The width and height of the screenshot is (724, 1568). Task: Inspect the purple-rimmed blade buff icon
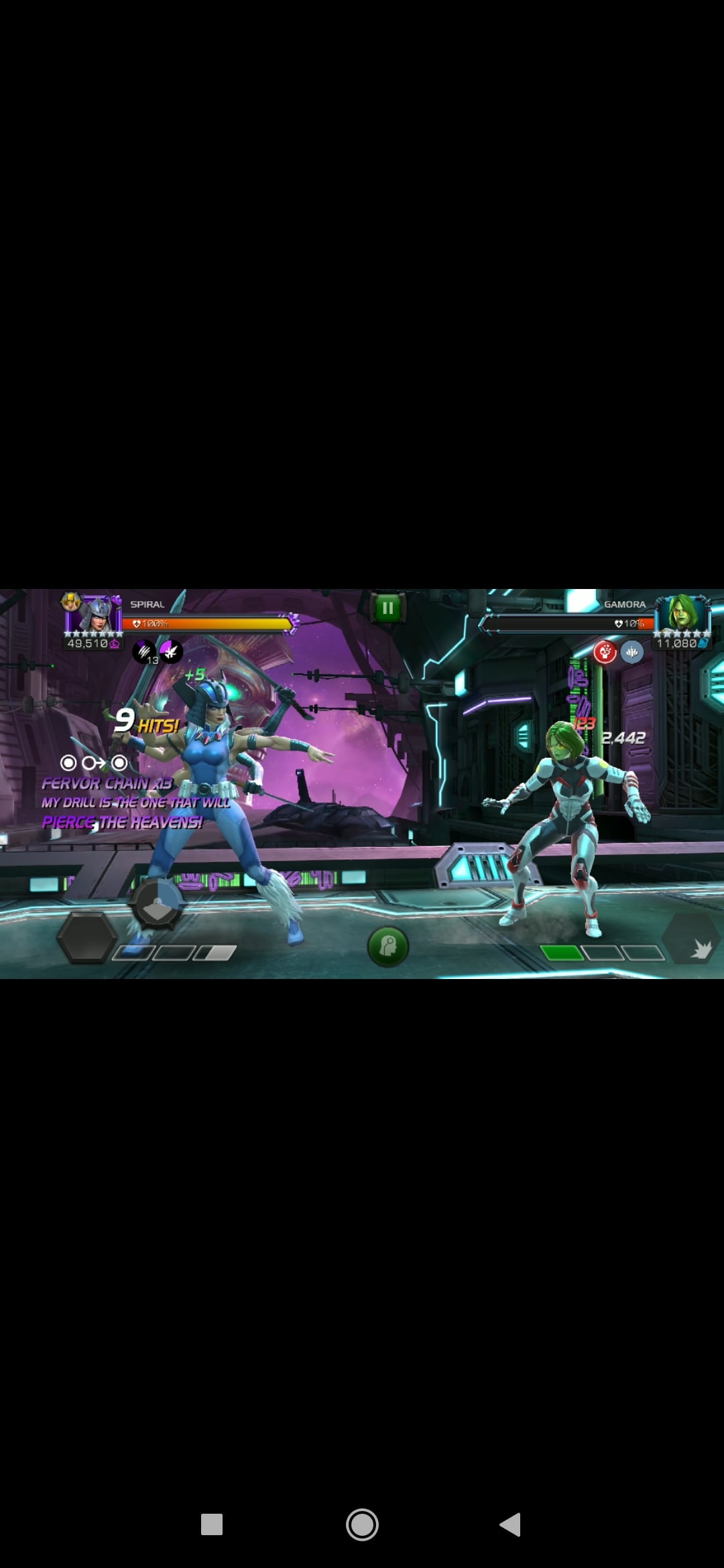click(171, 651)
